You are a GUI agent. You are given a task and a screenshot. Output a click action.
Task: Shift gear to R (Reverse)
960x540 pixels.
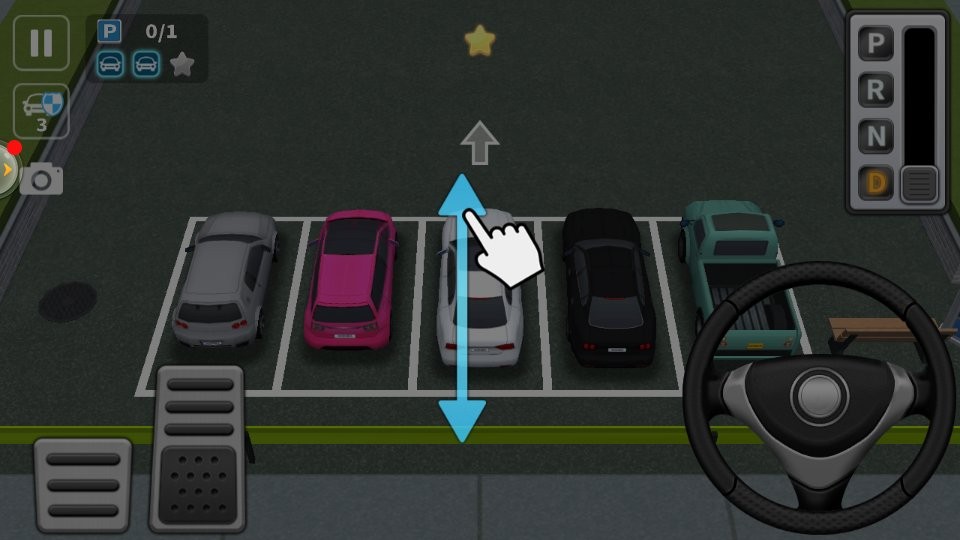coord(875,90)
